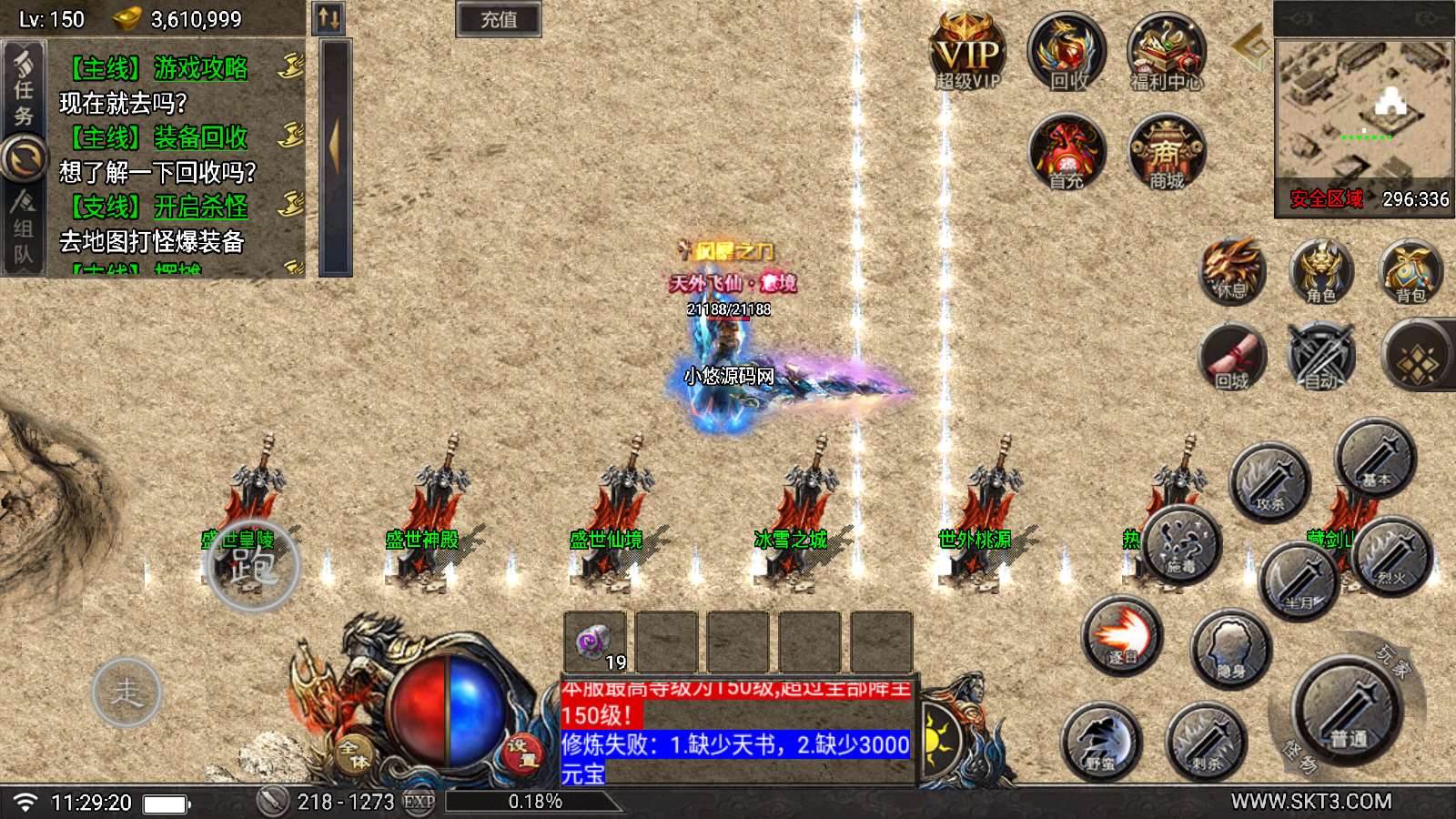Toggle 自动 auto-battle crossed swords

point(1321,358)
